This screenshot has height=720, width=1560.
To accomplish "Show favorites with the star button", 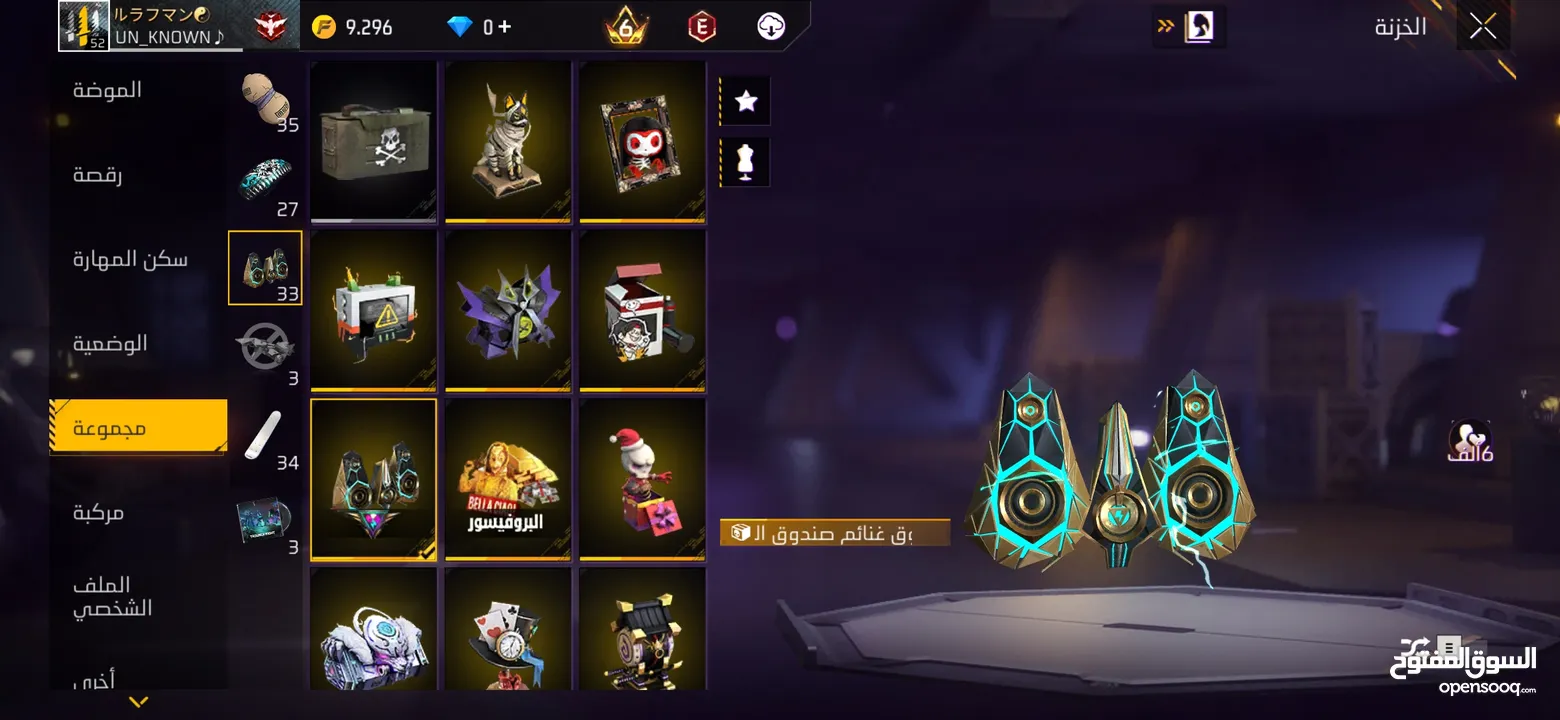I will [x=745, y=101].
